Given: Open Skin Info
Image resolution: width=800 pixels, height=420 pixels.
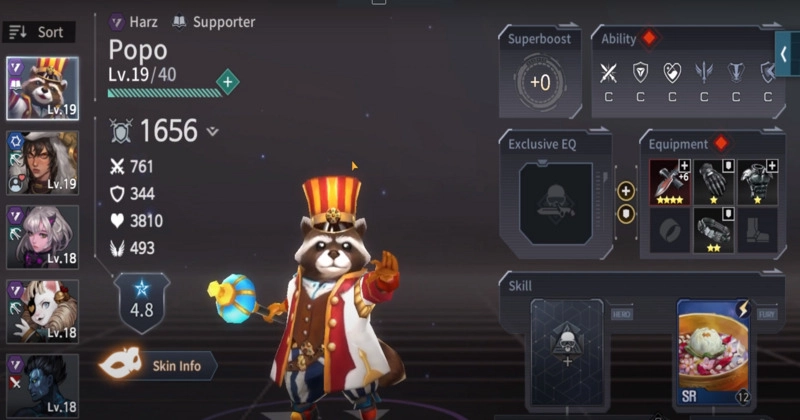Looking at the screenshot, I should click(x=160, y=366).
